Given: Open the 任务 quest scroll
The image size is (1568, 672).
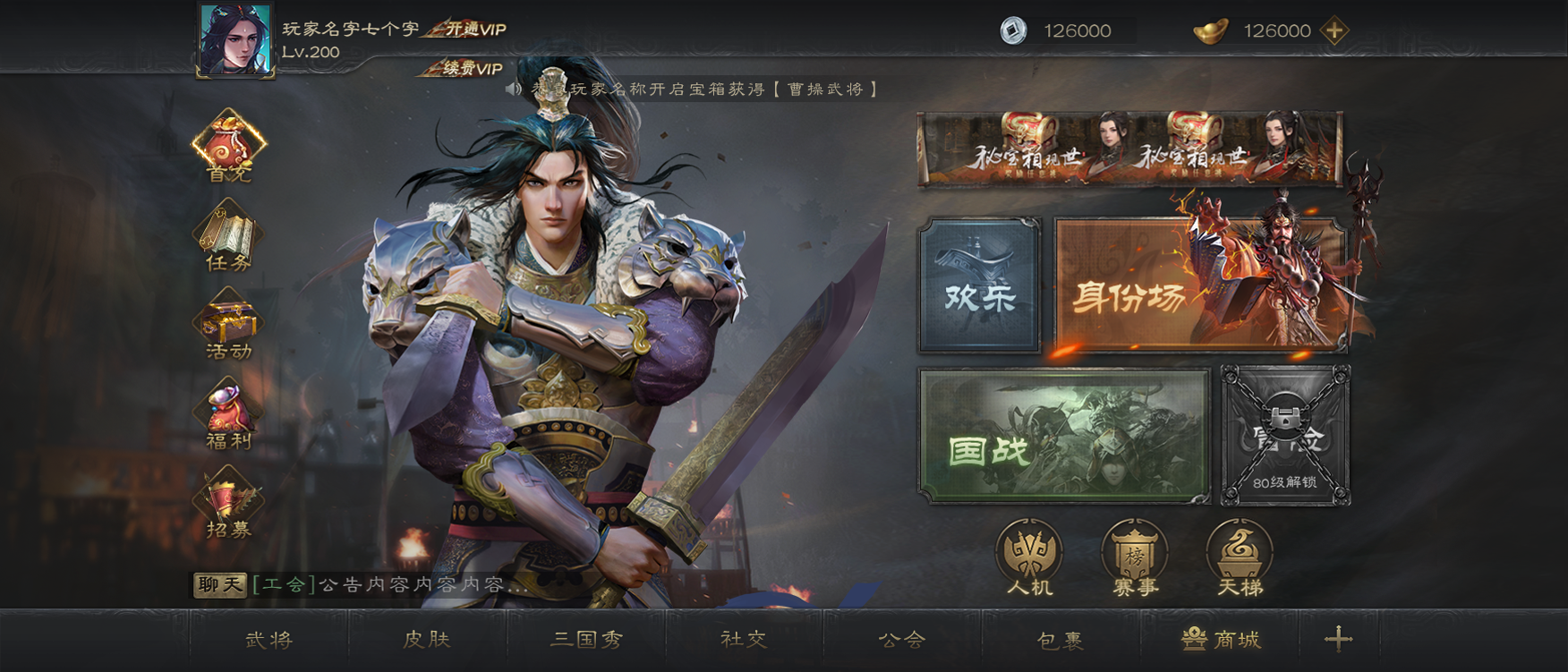Looking at the screenshot, I should (x=229, y=236).
